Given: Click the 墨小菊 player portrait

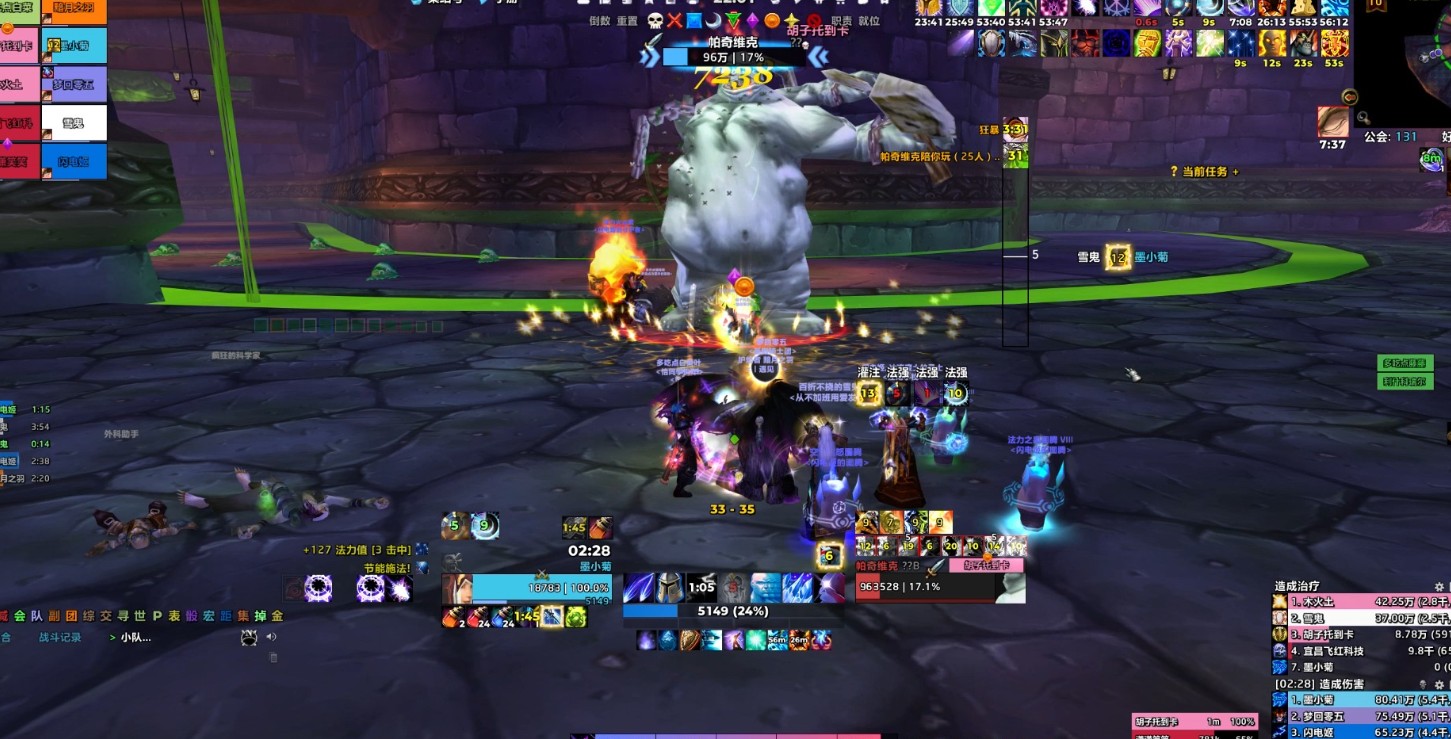Looking at the screenshot, I should pyautogui.click(x=456, y=589).
